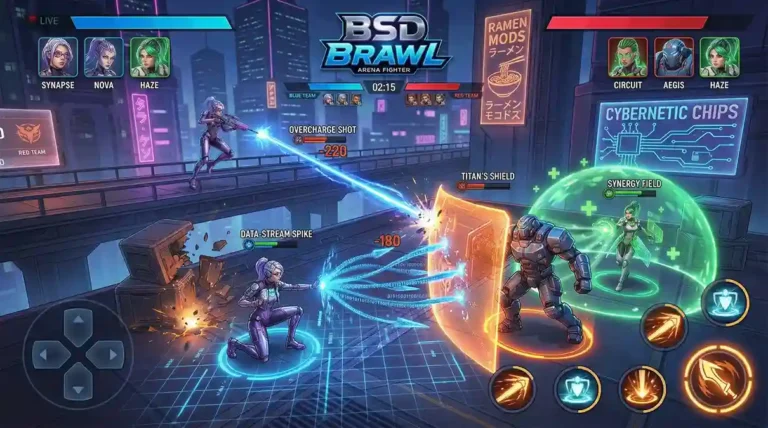Viewport: 768px width, 428px height.
Task: Tap the D-pad down arrow
Action: point(78,383)
